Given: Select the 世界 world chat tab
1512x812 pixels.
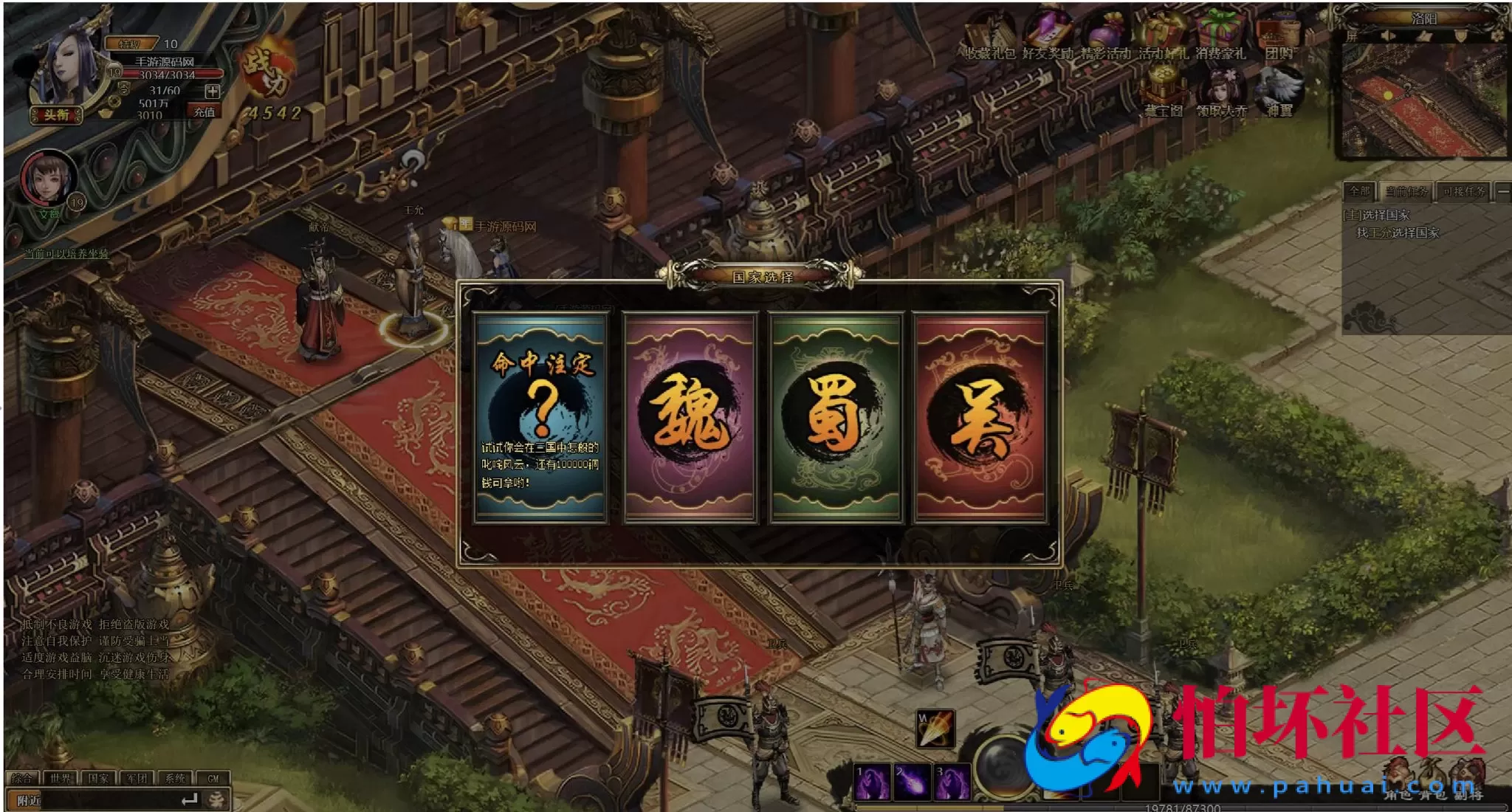Looking at the screenshot, I should [61, 778].
